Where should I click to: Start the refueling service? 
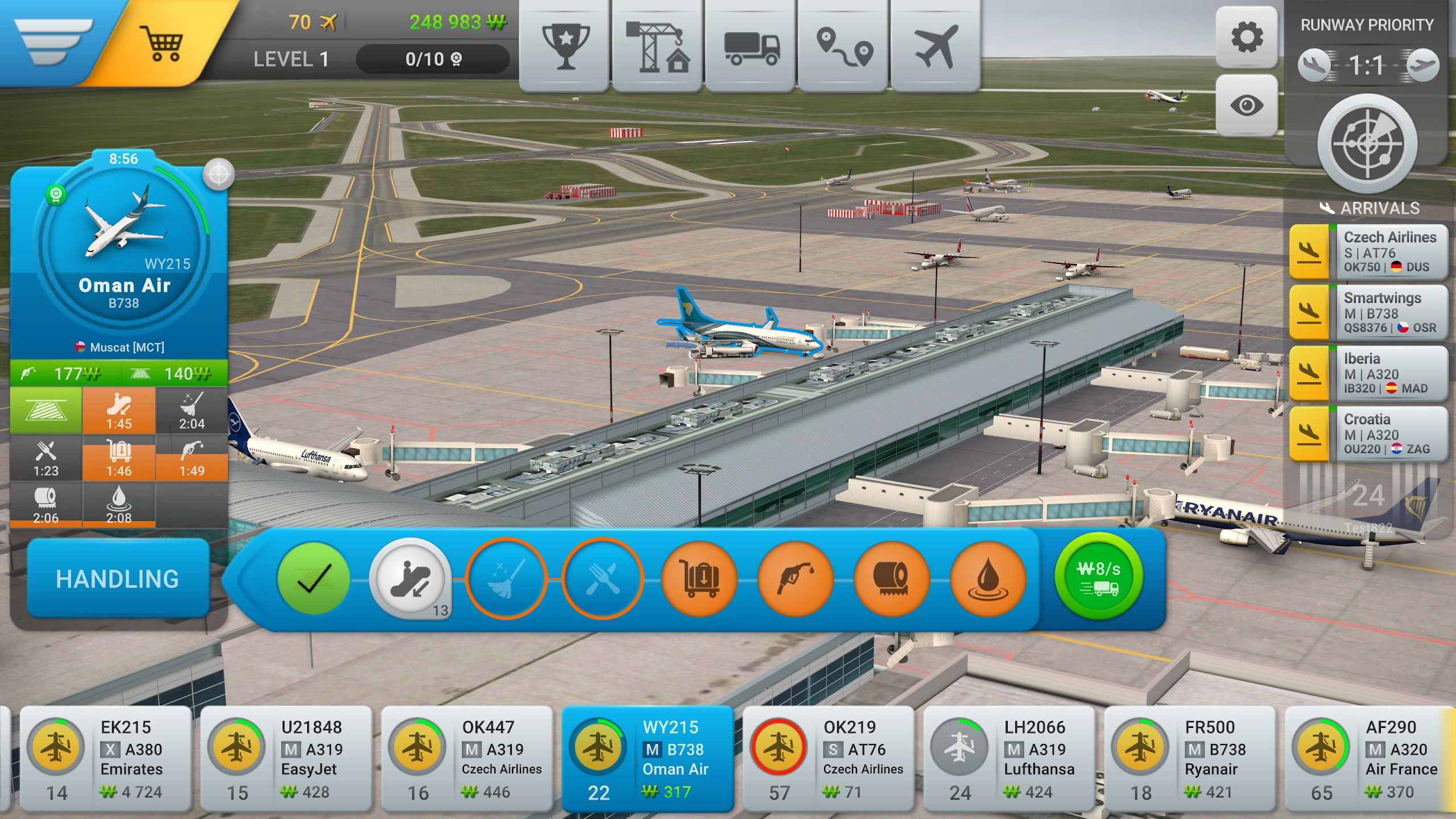(795, 578)
